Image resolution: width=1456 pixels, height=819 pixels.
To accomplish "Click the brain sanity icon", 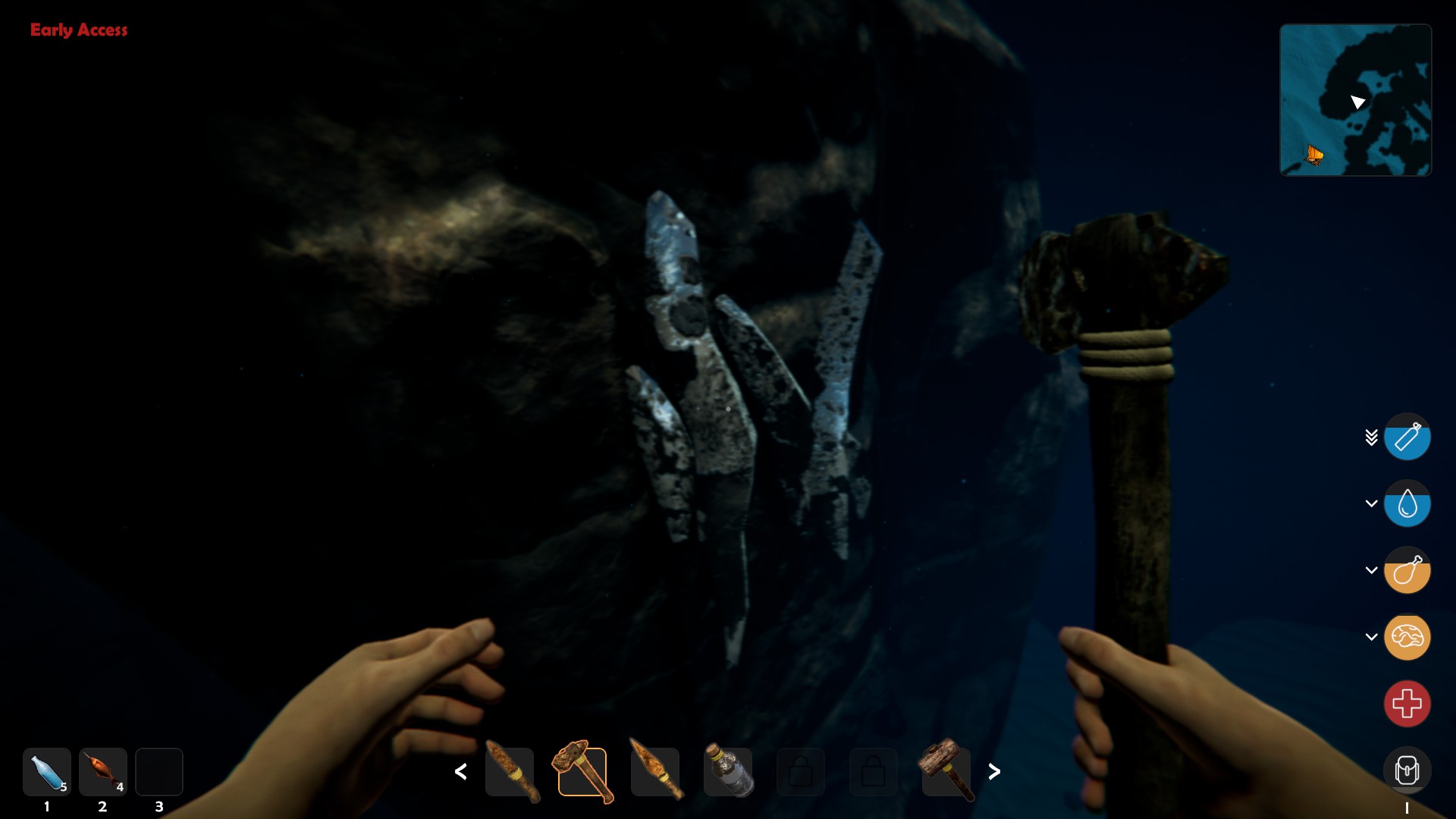I will [x=1407, y=637].
